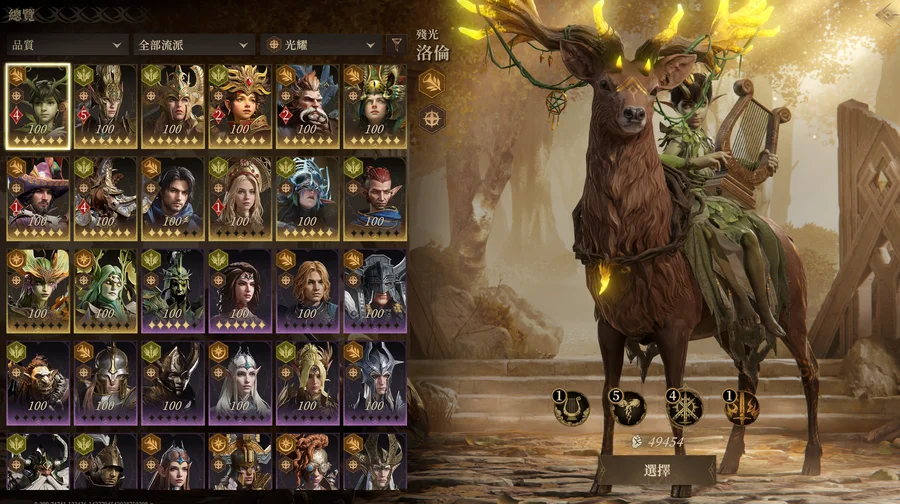900x504 pixels.
Task: Click the orange faction emblem under 洛倫
Action: (x=431, y=83)
